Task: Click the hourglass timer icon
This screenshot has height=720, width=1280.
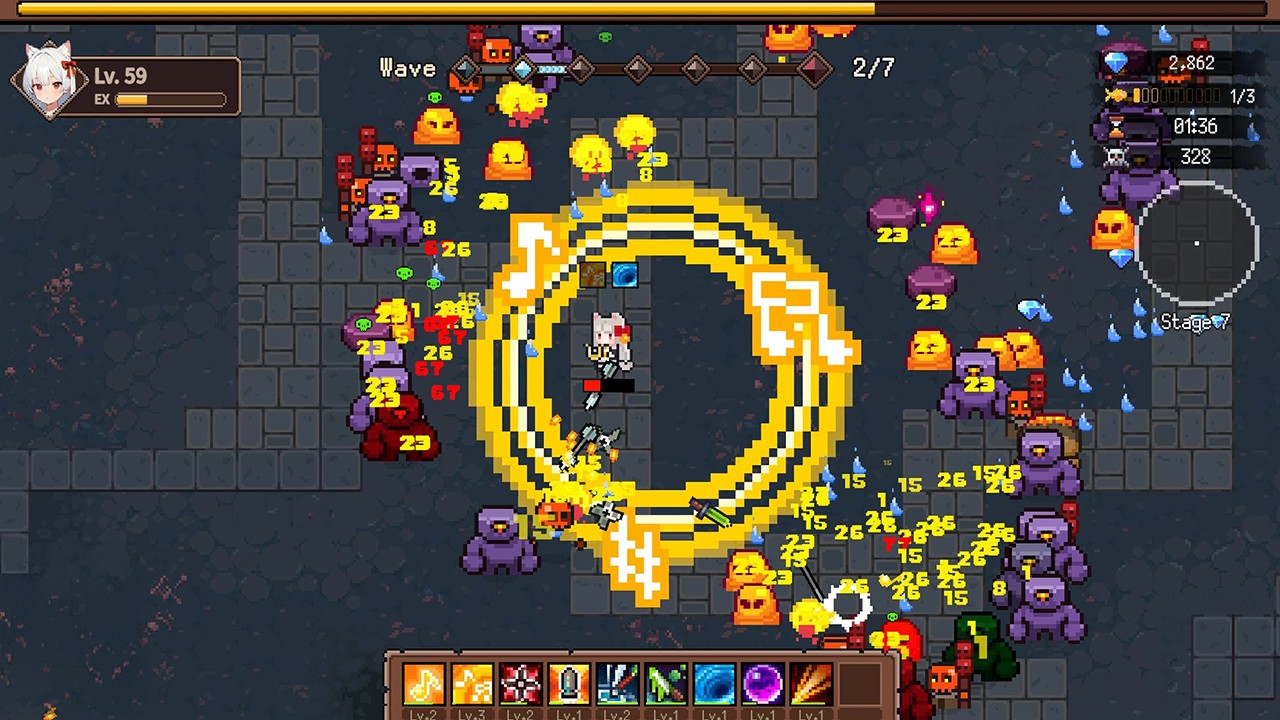Action: 1116,127
